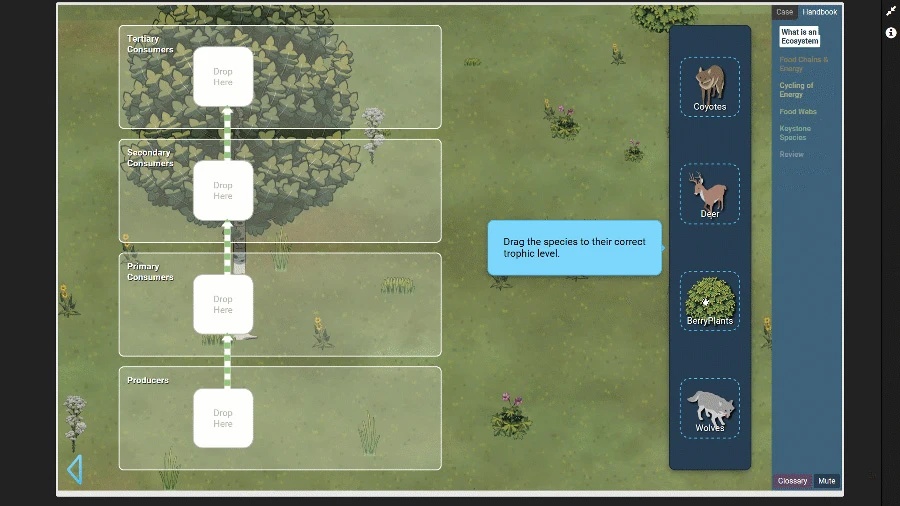The image size is (900, 506).
Task: Open the Keystone Species section
Action: (795, 133)
